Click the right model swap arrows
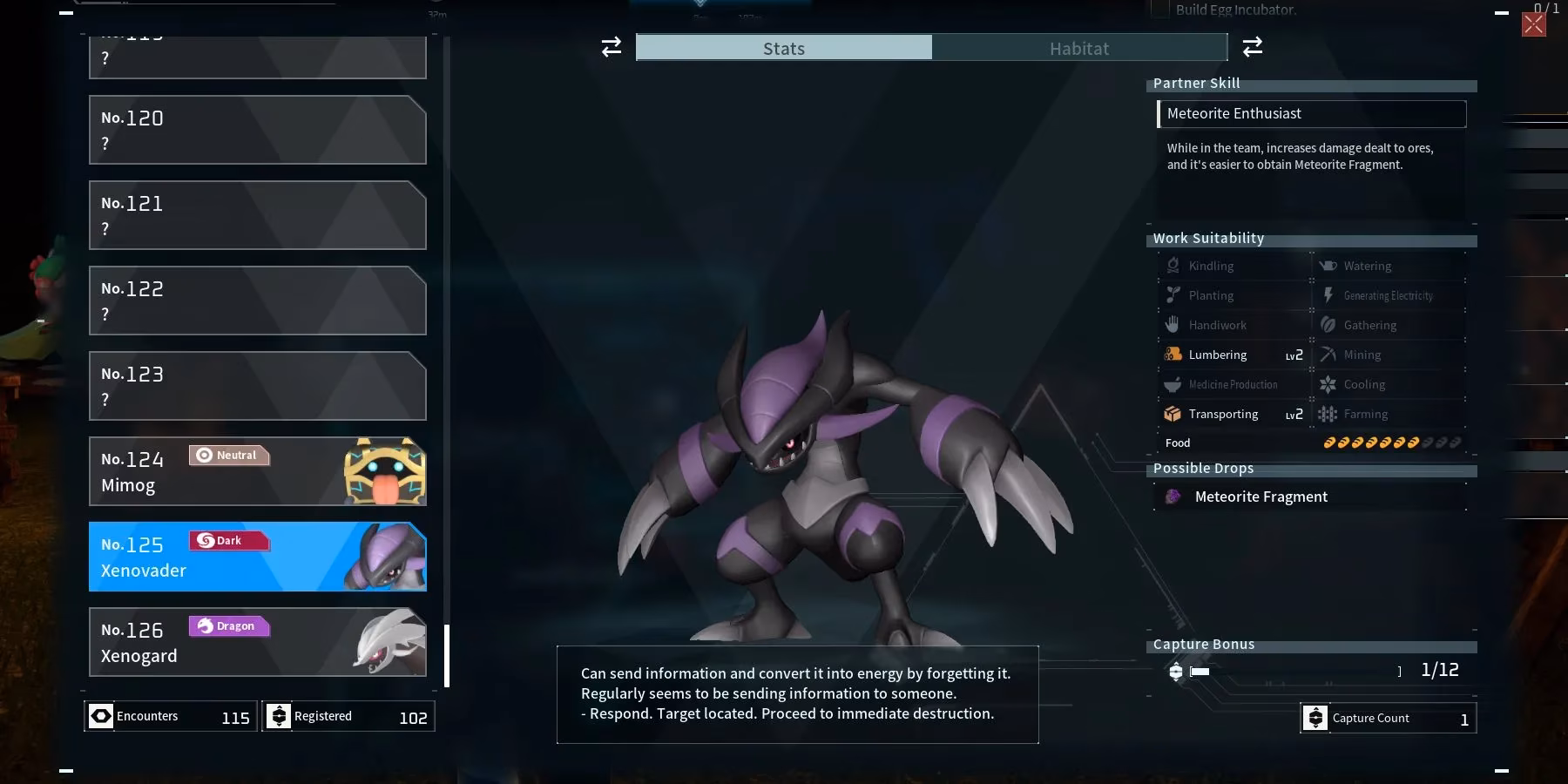 pos(1253,47)
